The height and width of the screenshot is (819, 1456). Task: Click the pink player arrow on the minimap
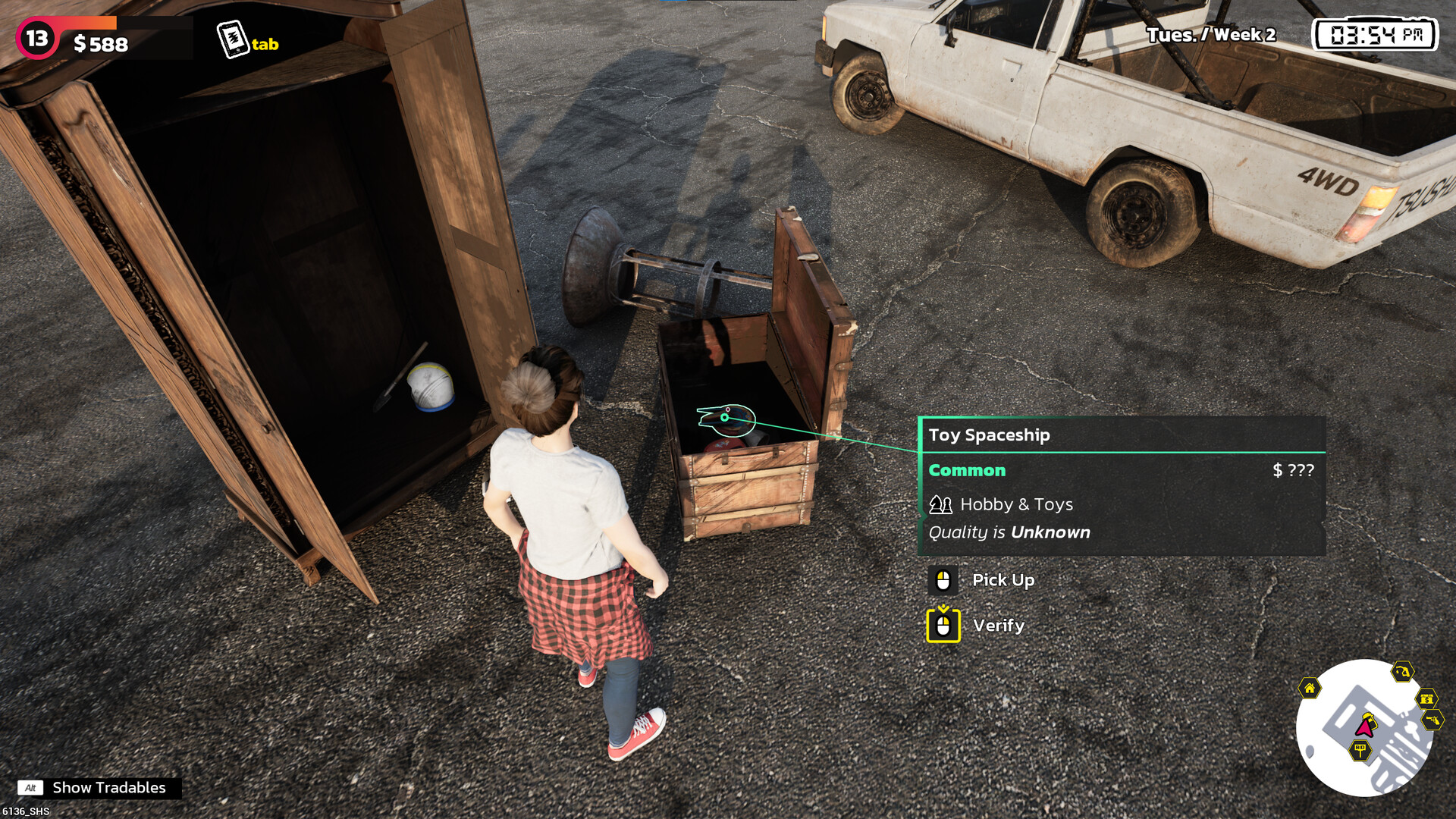[x=1363, y=726]
